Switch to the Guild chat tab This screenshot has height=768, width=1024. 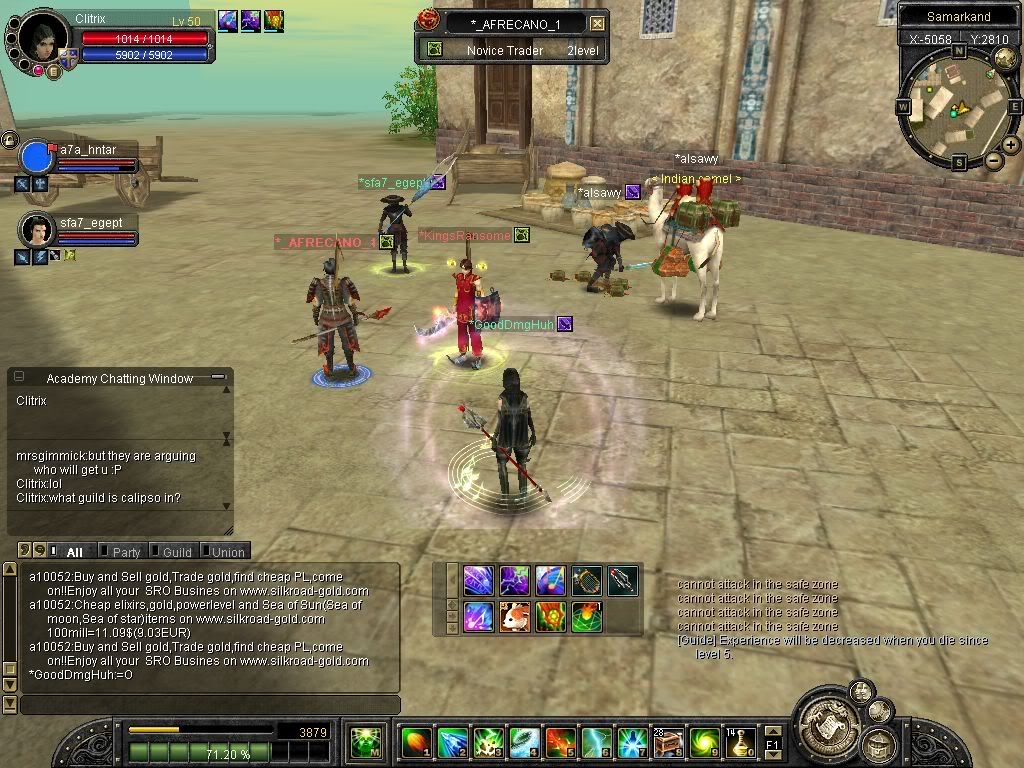coord(176,551)
